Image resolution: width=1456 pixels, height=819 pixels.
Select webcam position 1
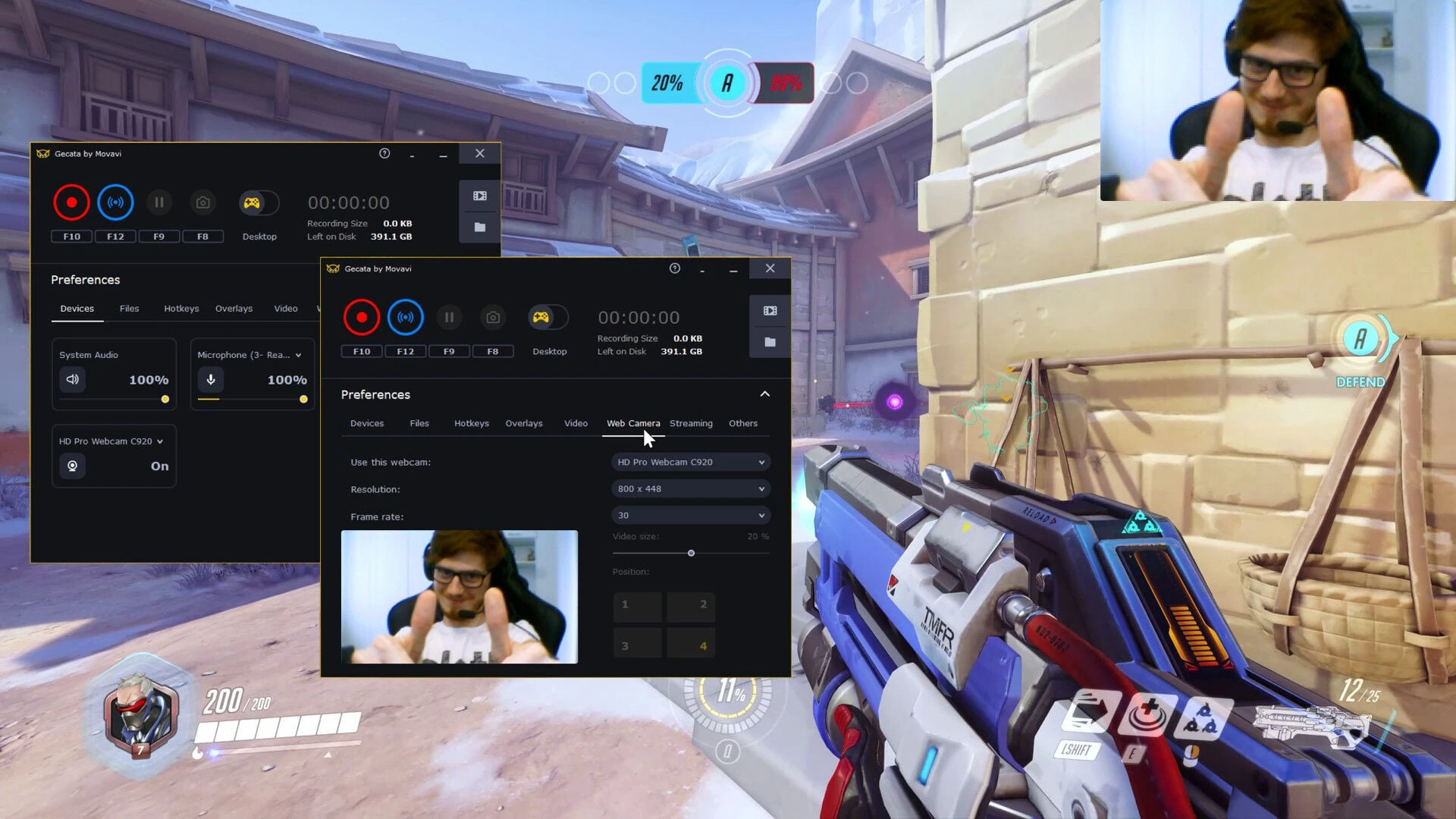(637, 606)
